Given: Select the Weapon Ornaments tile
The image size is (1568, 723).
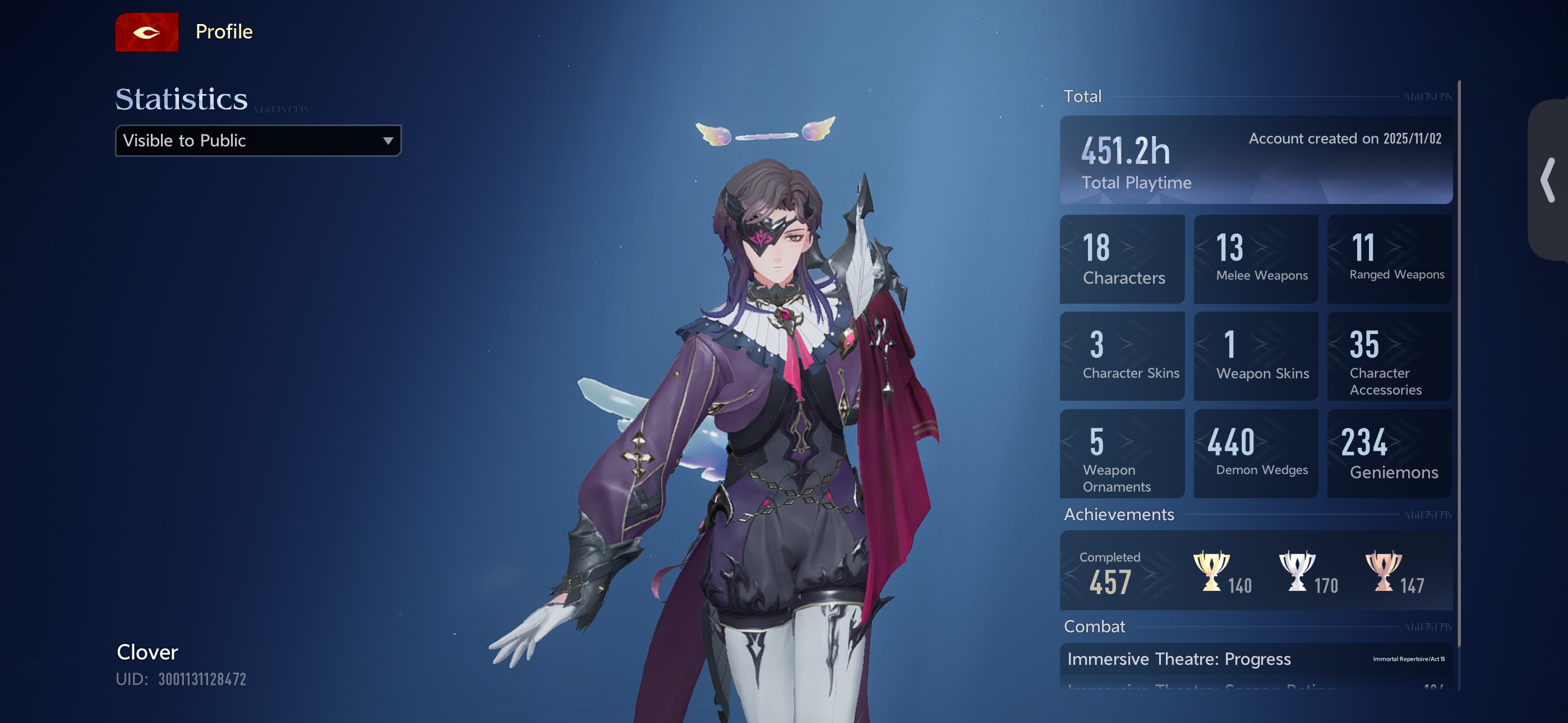Looking at the screenshot, I should coord(1122,454).
